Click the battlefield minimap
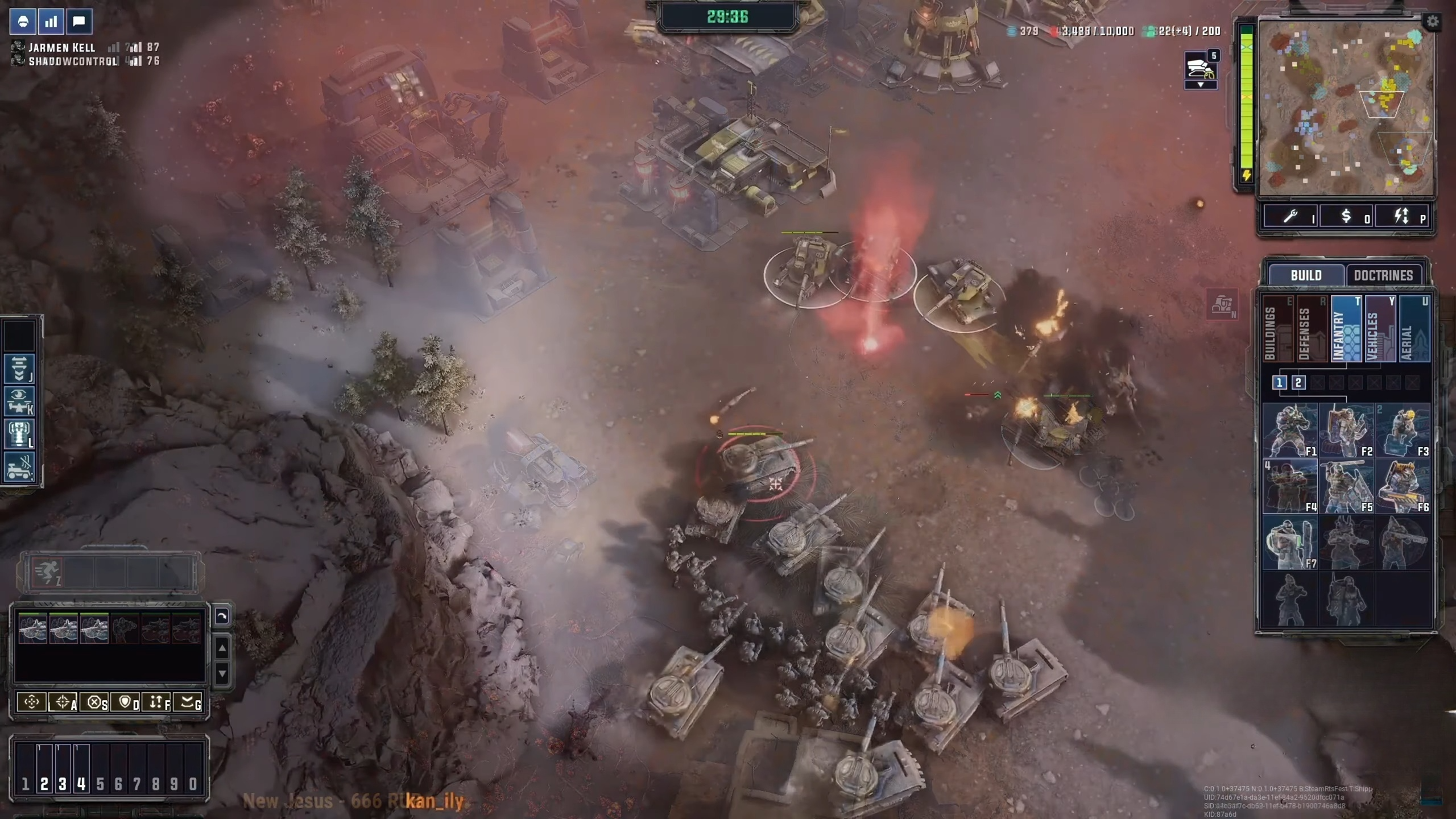 click(x=1346, y=108)
